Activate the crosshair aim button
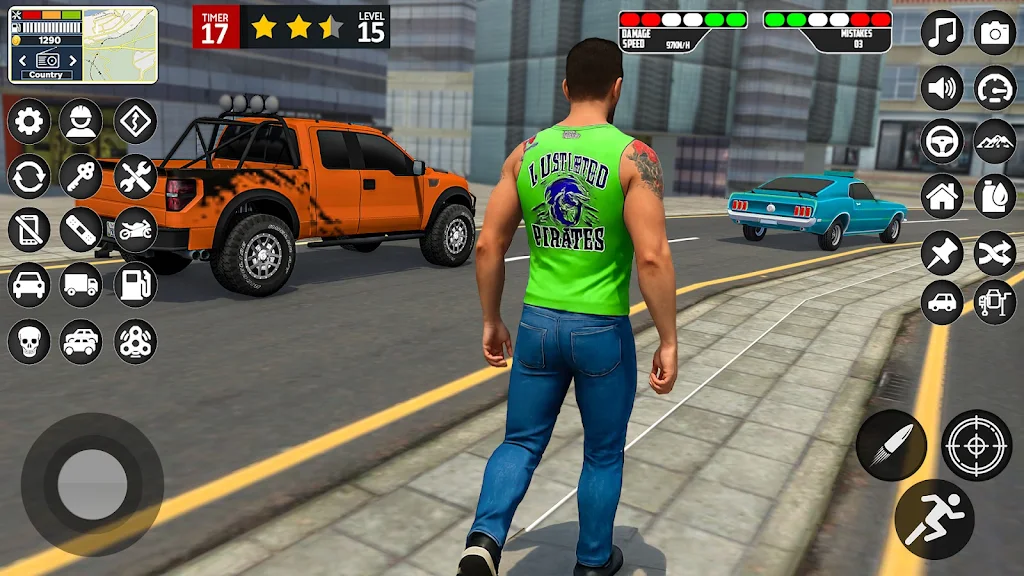Image resolution: width=1024 pixels, height=576 pixels. pyautogui.click(x=976, y=445)
